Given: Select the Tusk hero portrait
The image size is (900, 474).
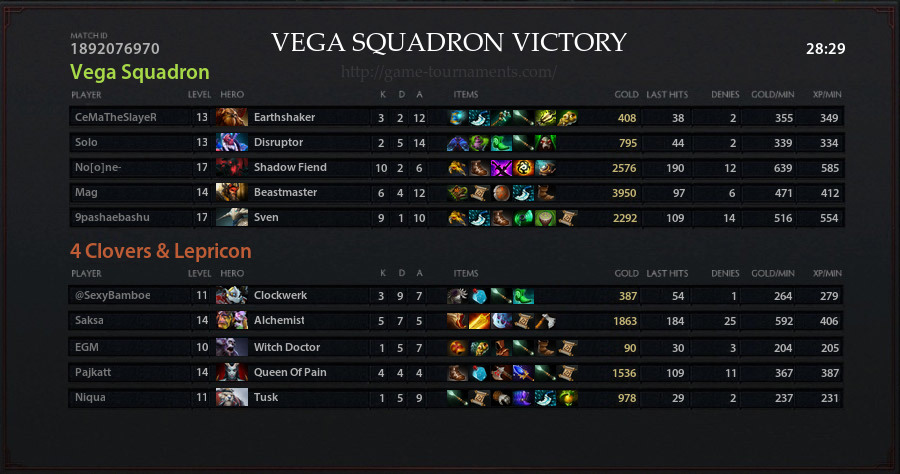Looking at the screenshot, I should [232, 397].
